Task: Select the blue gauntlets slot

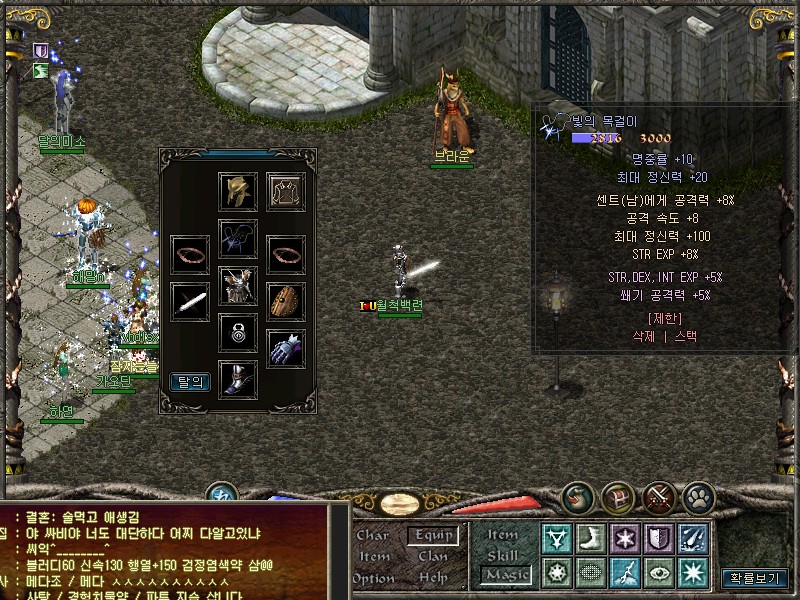Action: point(286,348)
